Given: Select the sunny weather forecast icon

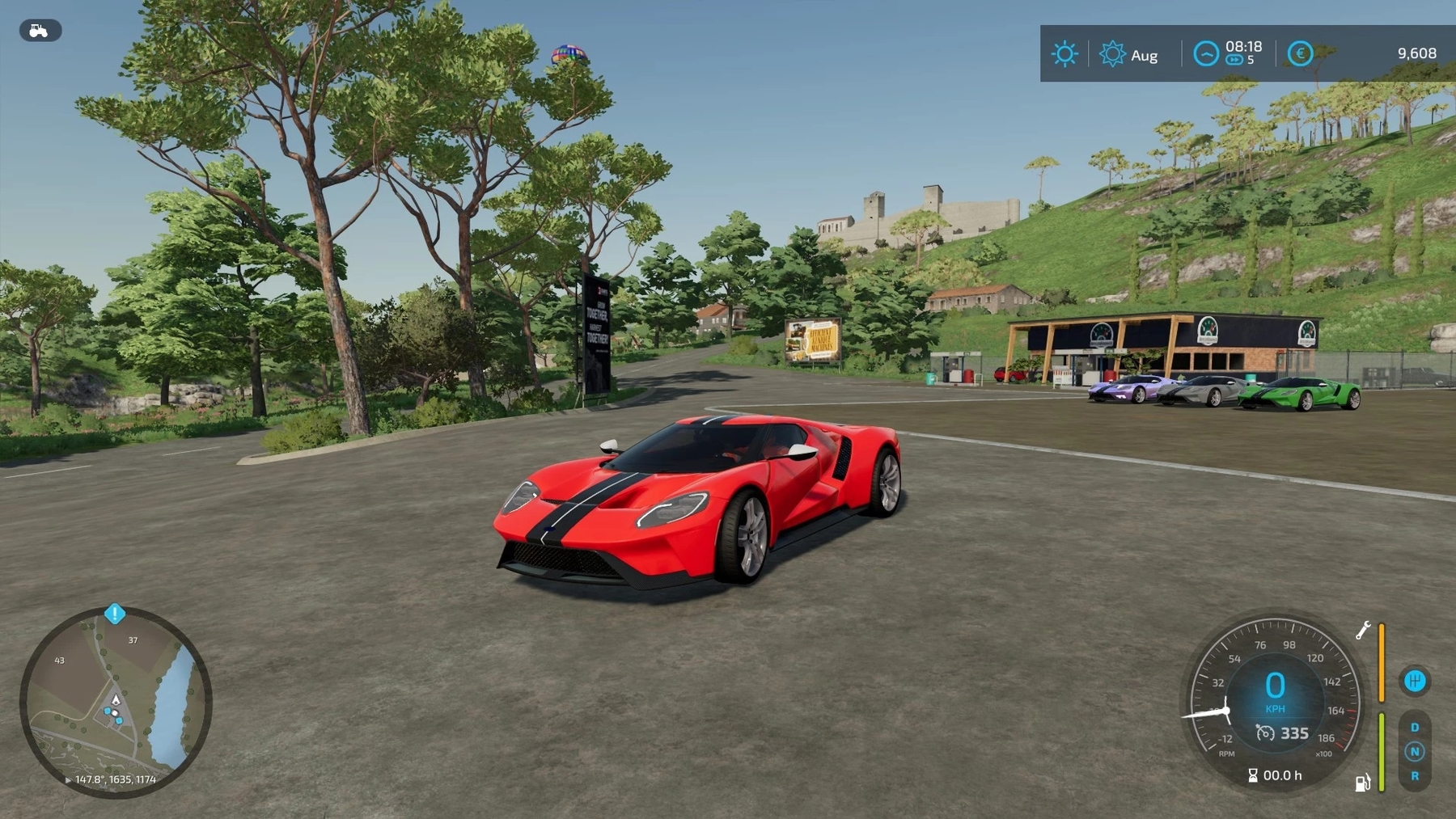Looking at the screenshot, I should [x=1064, y=54].
